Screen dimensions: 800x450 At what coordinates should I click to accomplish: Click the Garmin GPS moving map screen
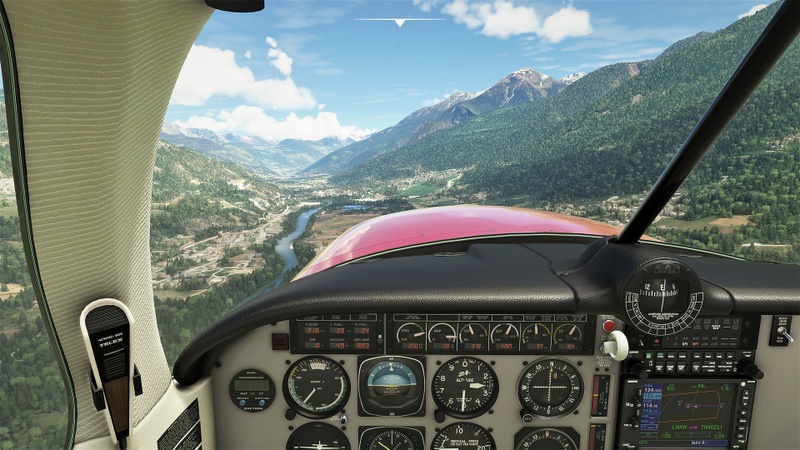click(695, 409)
